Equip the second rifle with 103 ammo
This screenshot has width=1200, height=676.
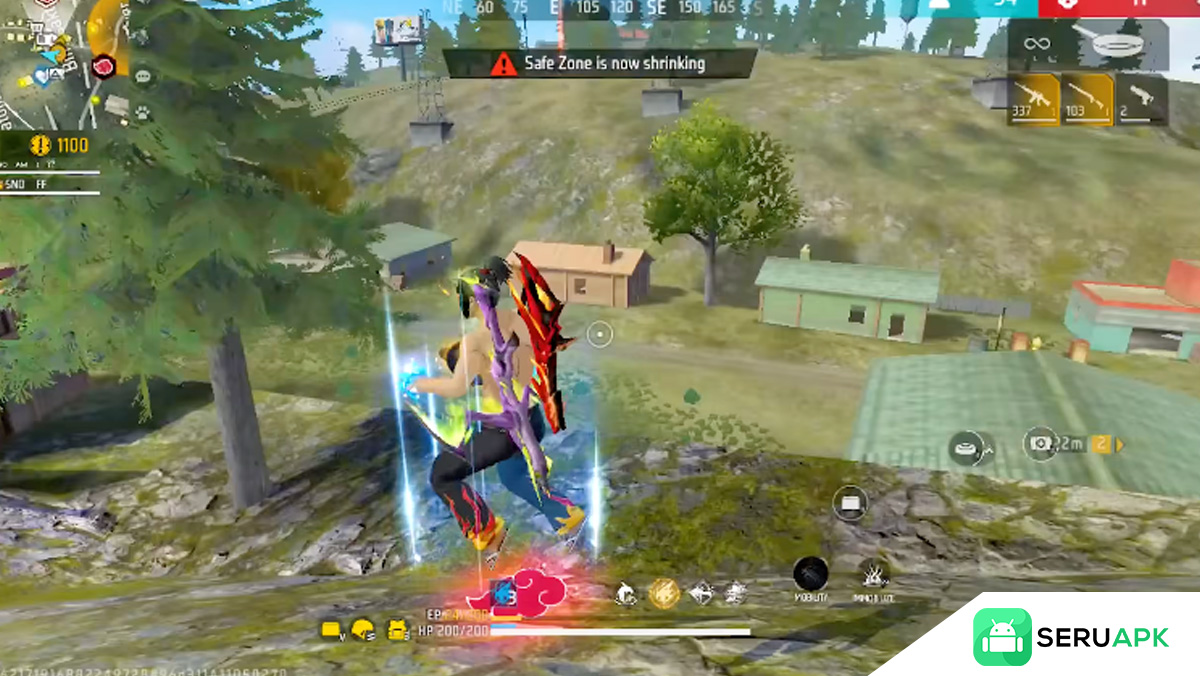click(1087, 99)
